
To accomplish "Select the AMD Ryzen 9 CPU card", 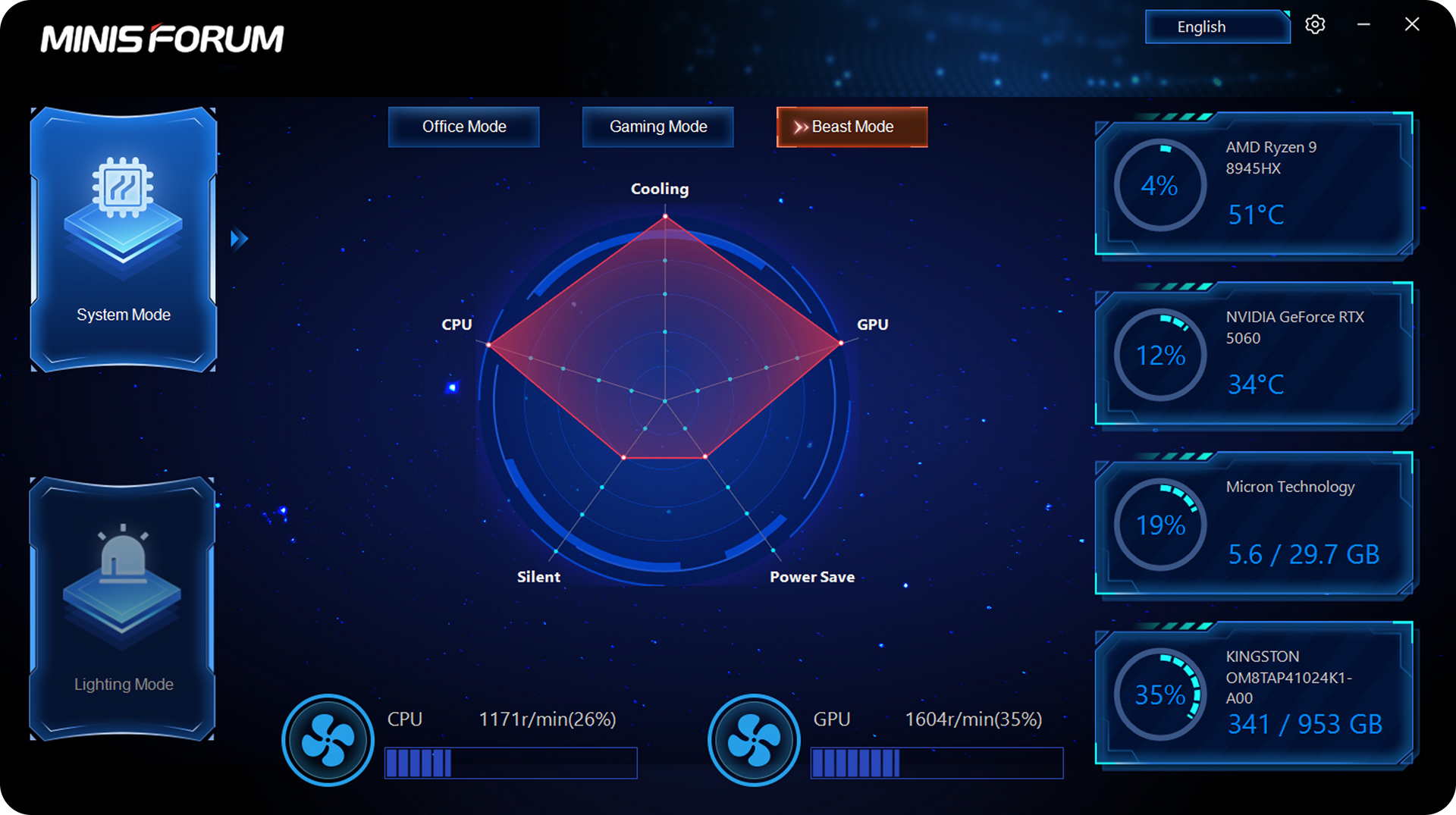I will [1254, 185].
